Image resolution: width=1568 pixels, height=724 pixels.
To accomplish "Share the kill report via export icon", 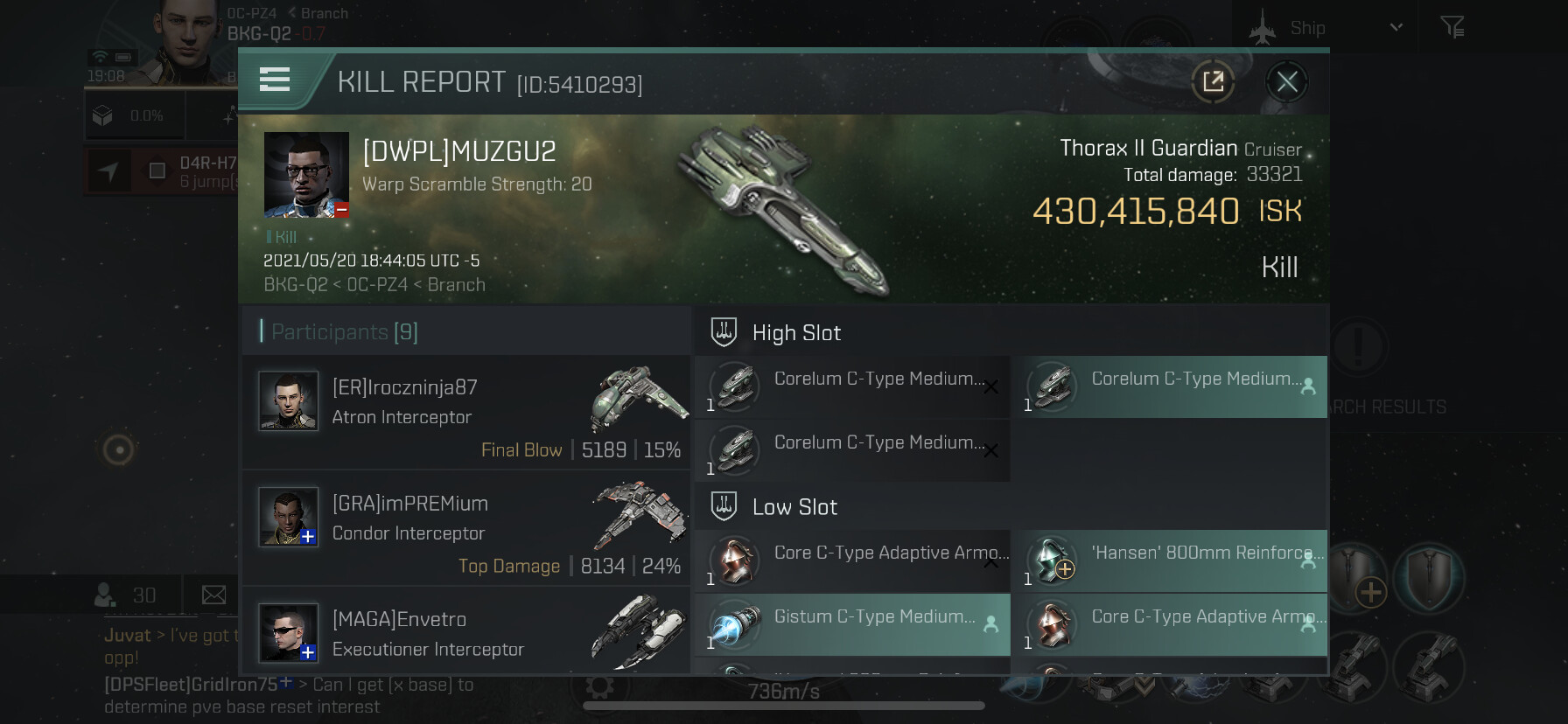I will point(1213,82).
